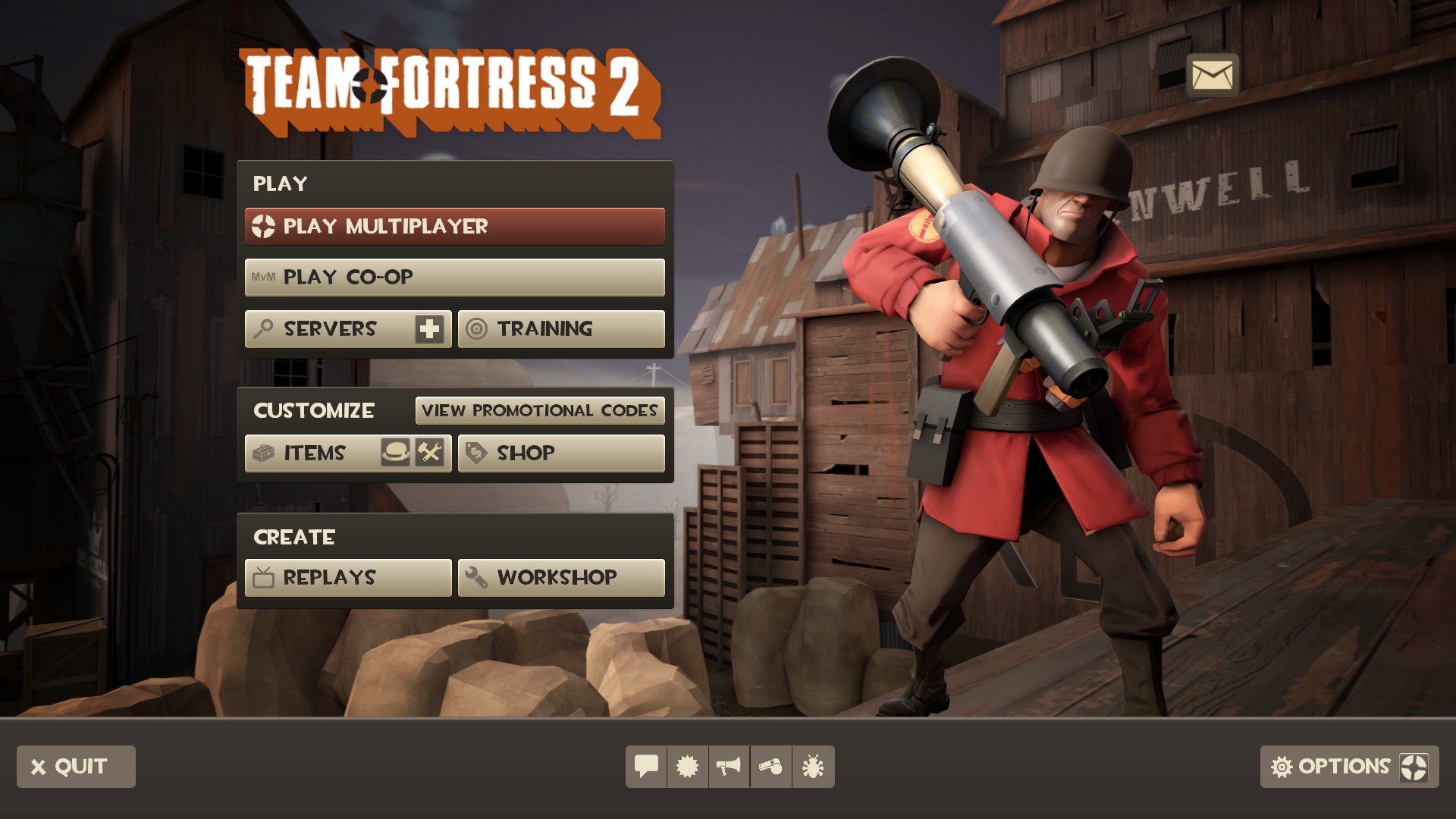The width and height of the screenshot is (1456, 819).
Task: Expand the Create section header
Action: [x=293, y=537]
